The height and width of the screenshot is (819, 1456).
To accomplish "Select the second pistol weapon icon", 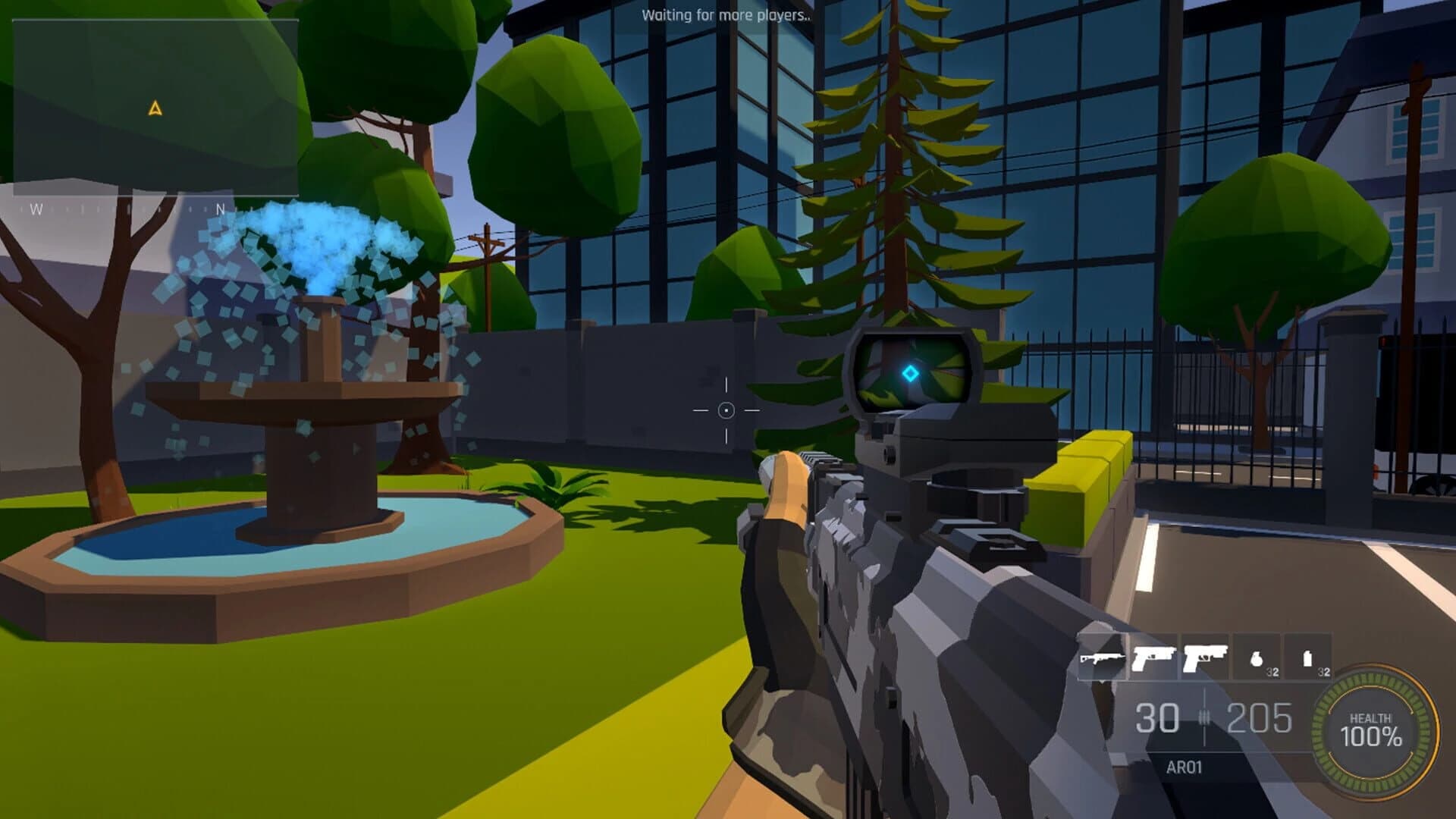I will (1206, 657).
